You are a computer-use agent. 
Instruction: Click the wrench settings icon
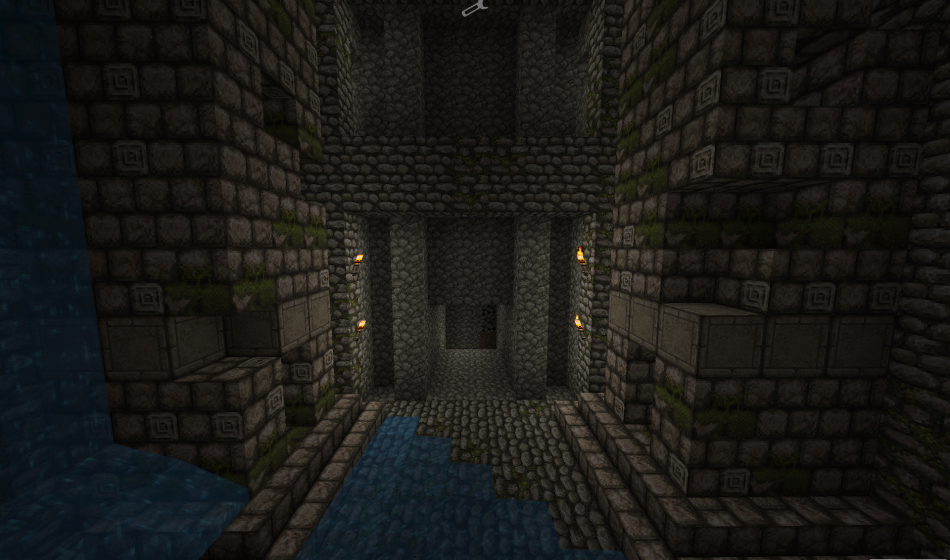click(474, 8)
